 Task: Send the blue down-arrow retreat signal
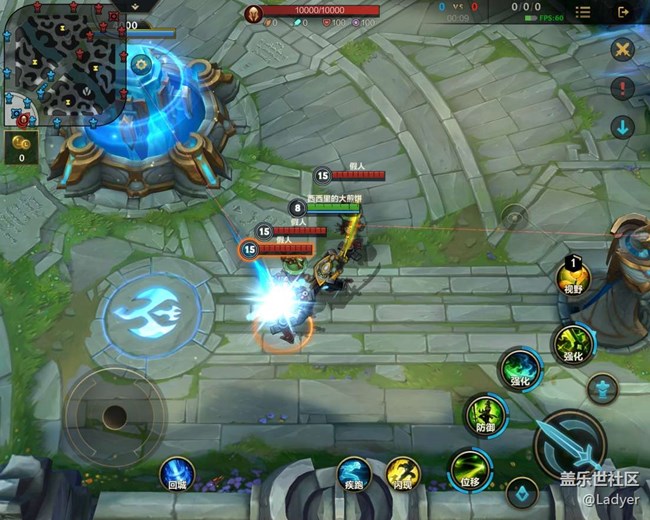click(x=622, y=127)
